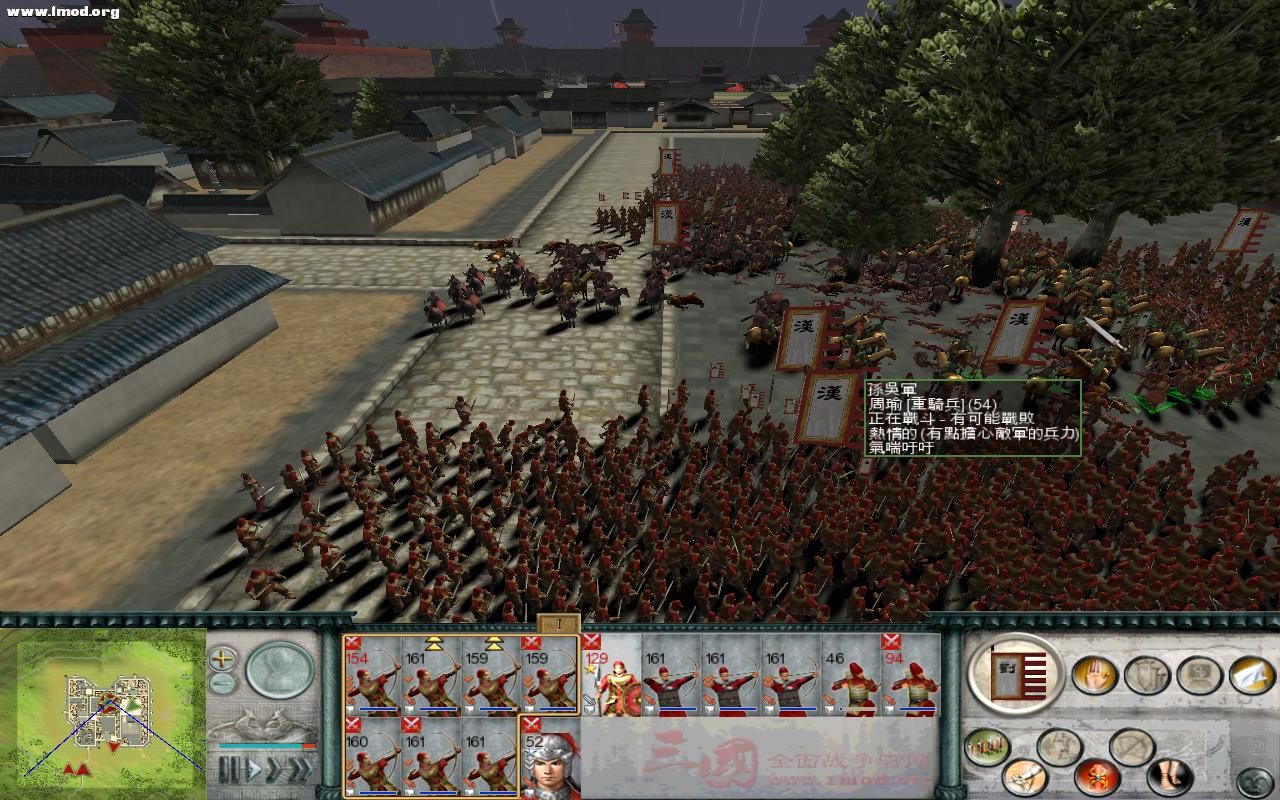Zoom in using the minimap plus icon
This screenshot has width=1280, height=800.
point(220,659)
